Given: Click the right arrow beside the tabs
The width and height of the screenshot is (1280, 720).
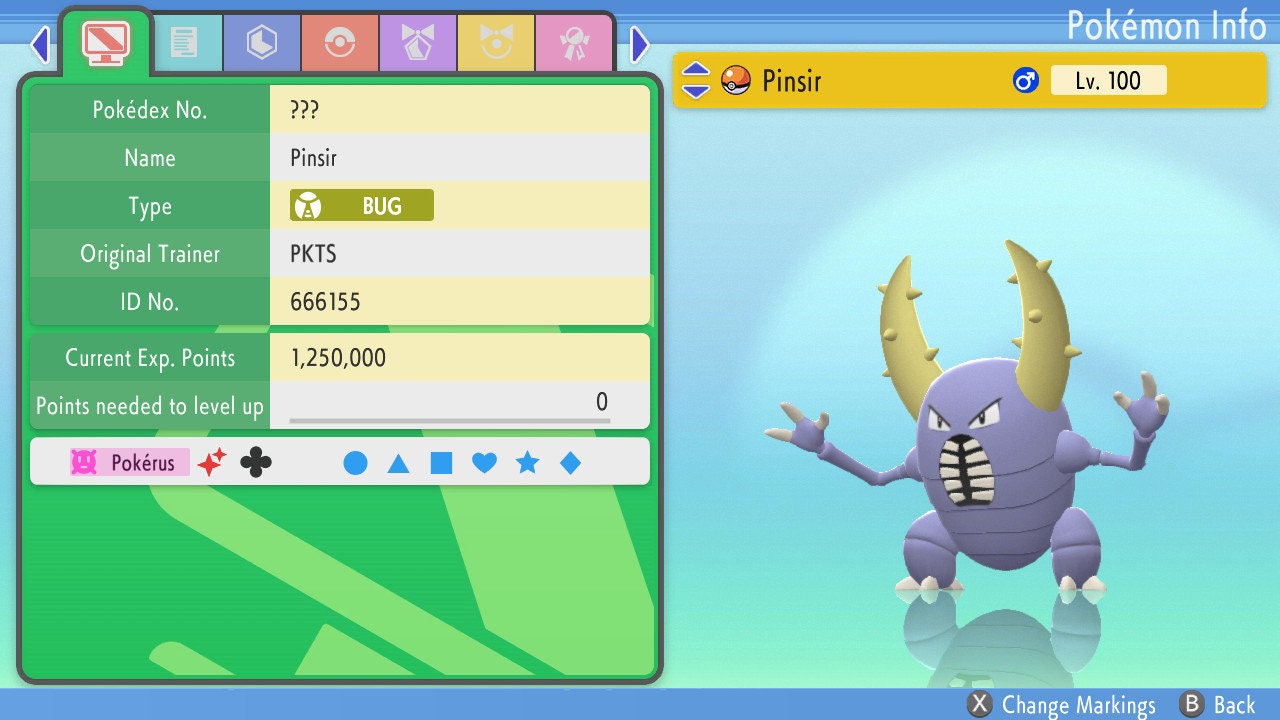Looking at the screenshot, I should click(640, 44).
